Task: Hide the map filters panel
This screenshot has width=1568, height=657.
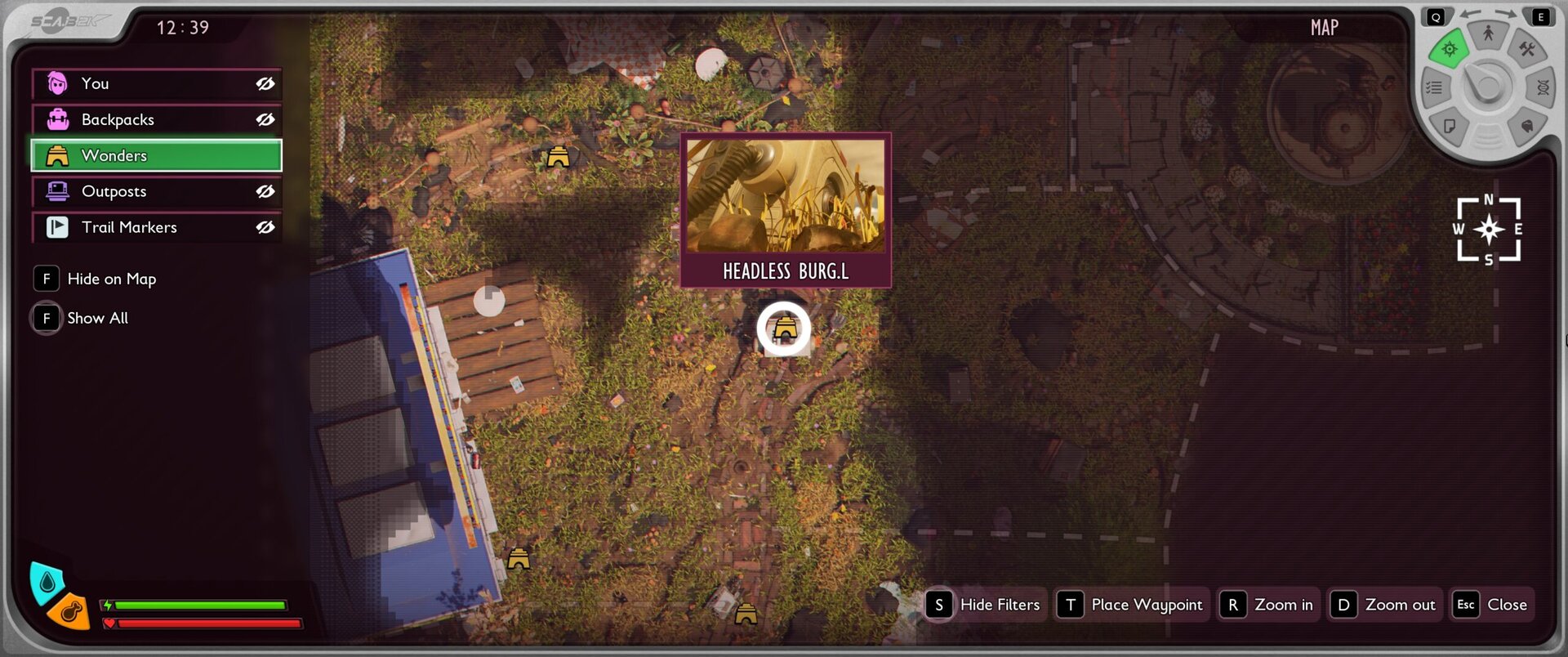Action: (985, 605)
